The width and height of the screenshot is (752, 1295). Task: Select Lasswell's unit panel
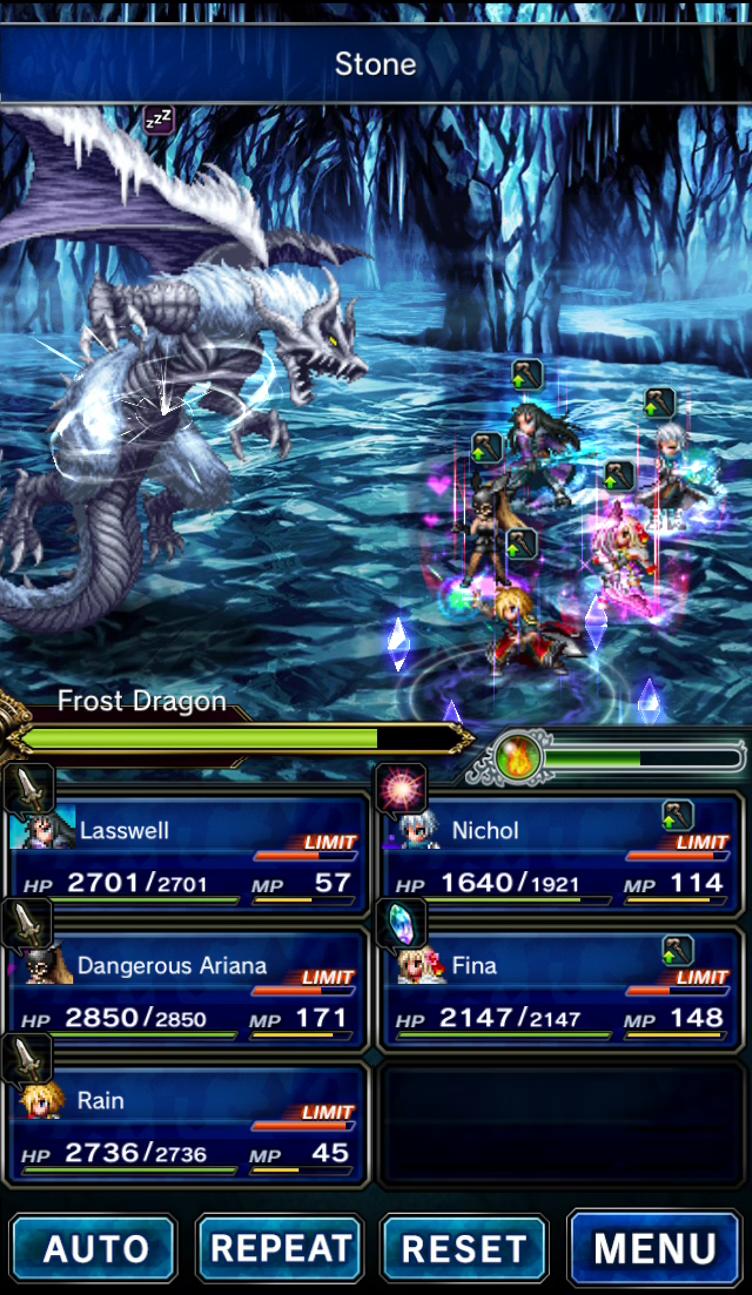click(x=188, y=855)
